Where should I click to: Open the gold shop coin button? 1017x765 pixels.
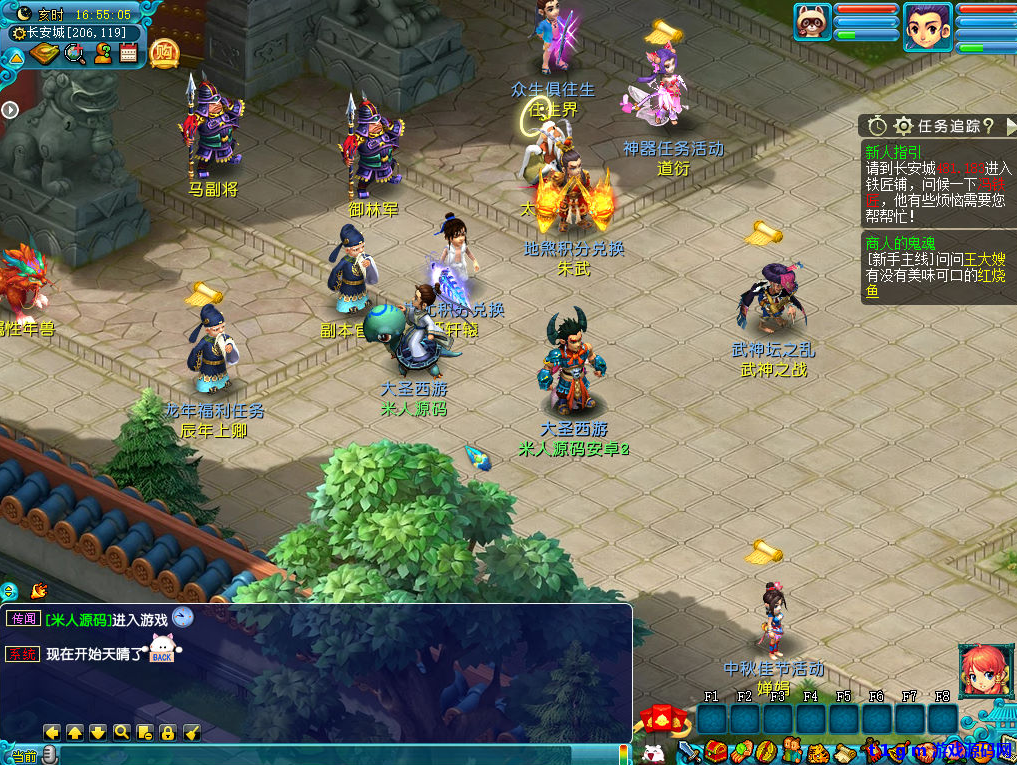pos(164,51)
